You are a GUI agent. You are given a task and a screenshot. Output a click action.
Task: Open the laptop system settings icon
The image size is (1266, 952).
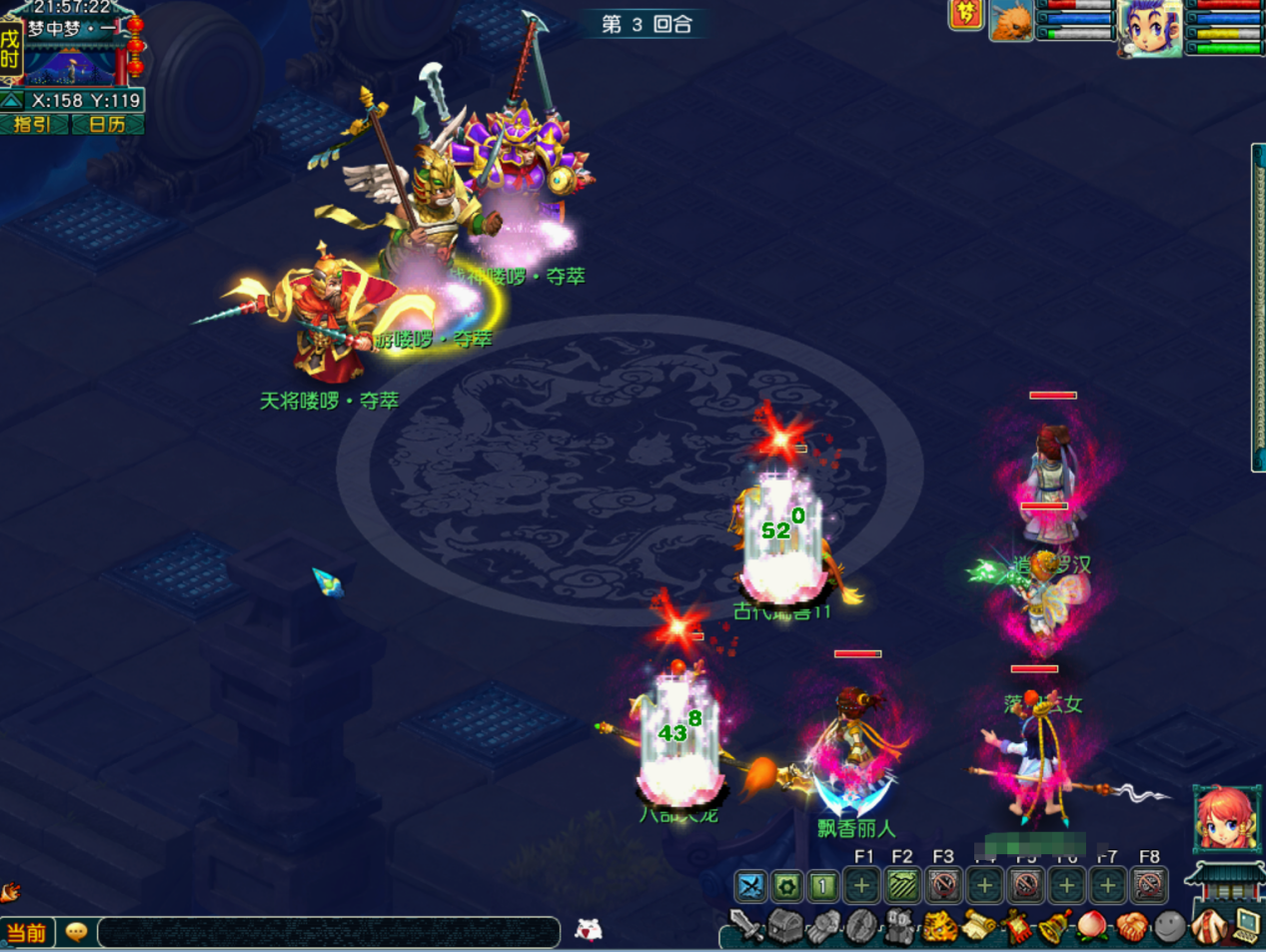(1247, 926)
